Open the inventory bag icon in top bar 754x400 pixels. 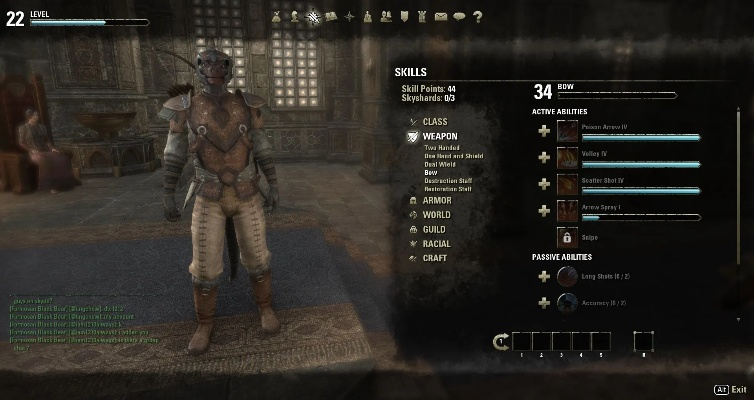278,16
